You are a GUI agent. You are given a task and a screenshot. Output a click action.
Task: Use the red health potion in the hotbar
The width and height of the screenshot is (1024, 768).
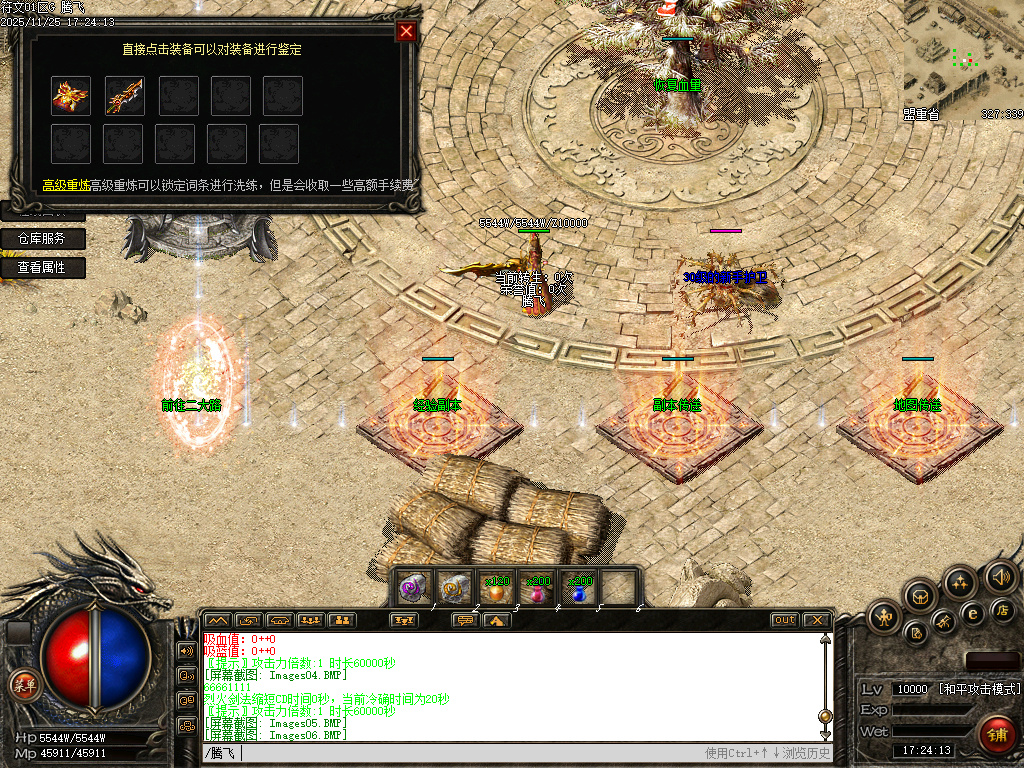coord(538,589)
